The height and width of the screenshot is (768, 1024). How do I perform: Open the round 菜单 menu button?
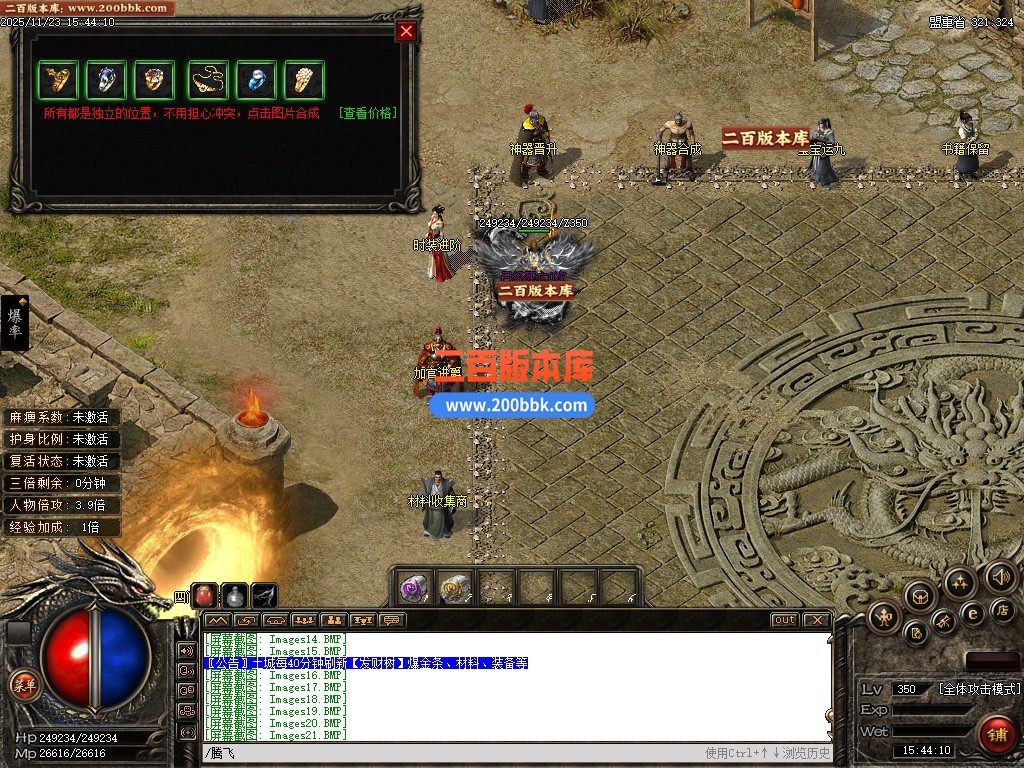[23, 685]
